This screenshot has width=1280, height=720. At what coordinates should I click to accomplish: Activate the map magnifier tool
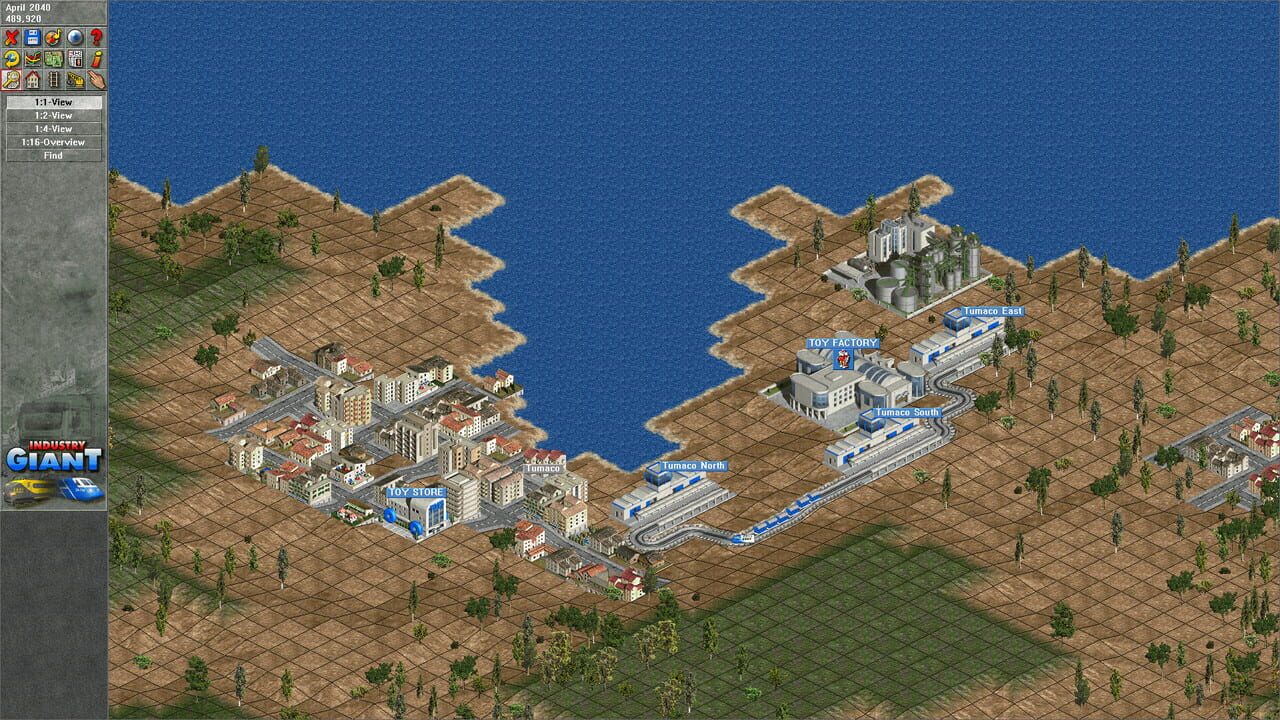(x=11, y=80)
